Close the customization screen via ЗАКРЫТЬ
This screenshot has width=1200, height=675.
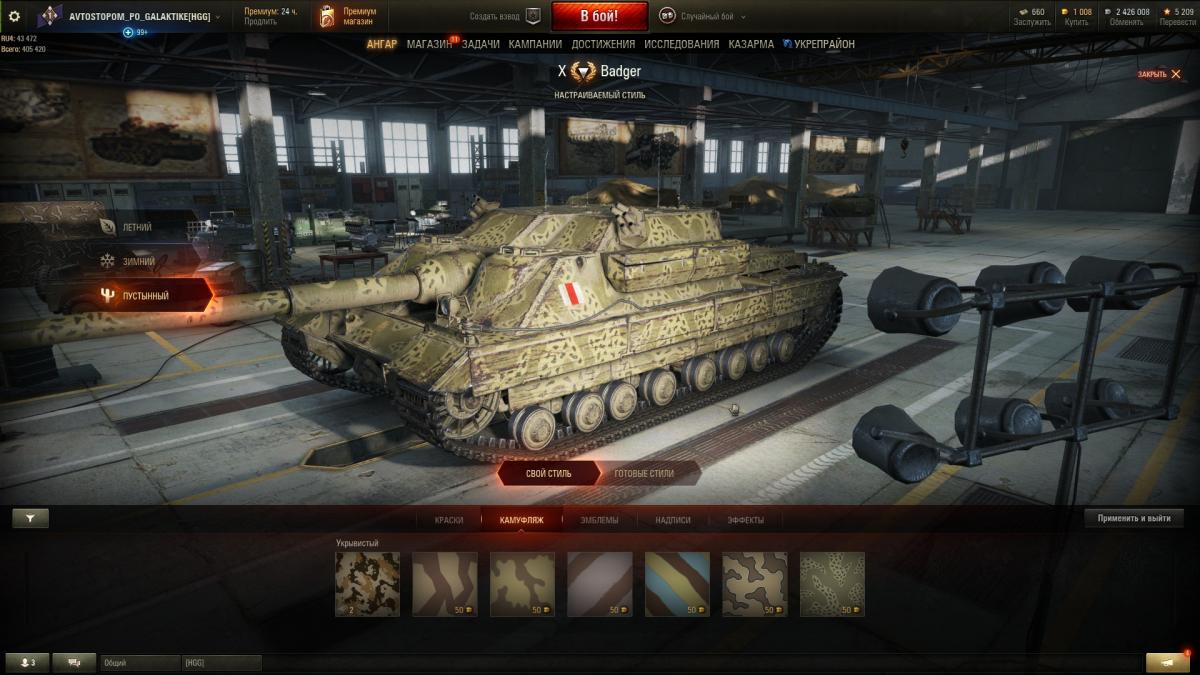click(1158, 74)
